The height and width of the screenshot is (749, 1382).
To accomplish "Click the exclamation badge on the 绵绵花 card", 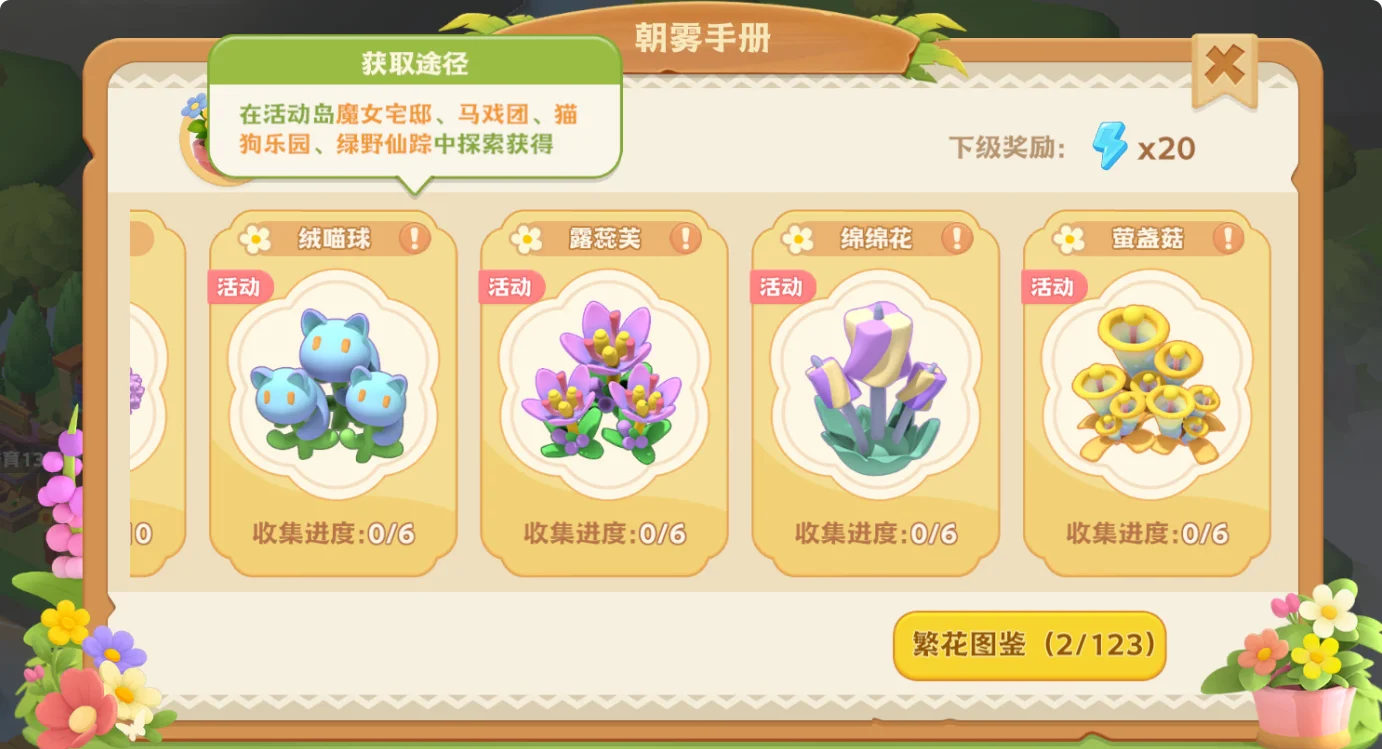I will pos(958,238).
